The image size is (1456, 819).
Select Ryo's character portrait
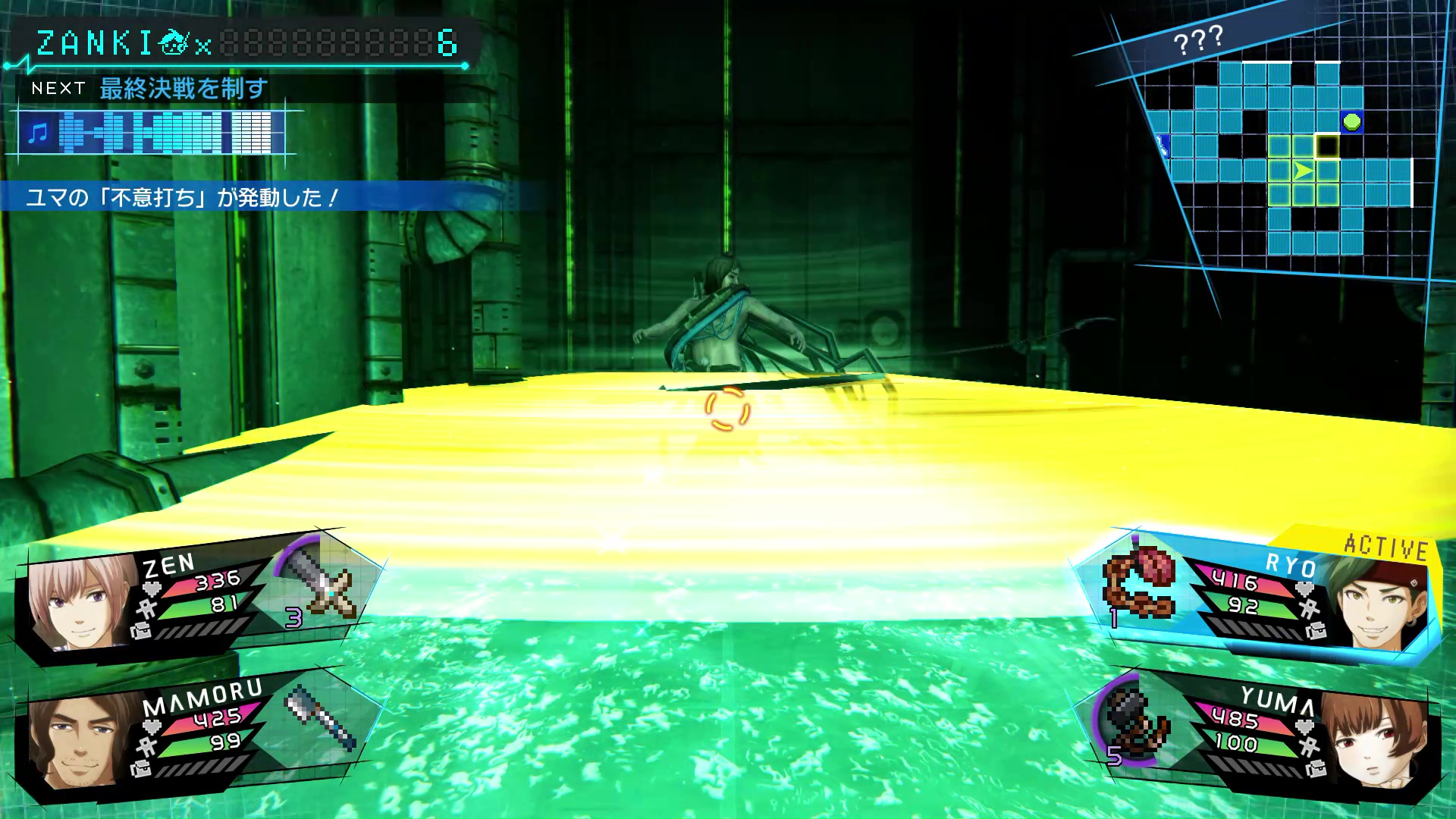click(x=1374, y=603)
